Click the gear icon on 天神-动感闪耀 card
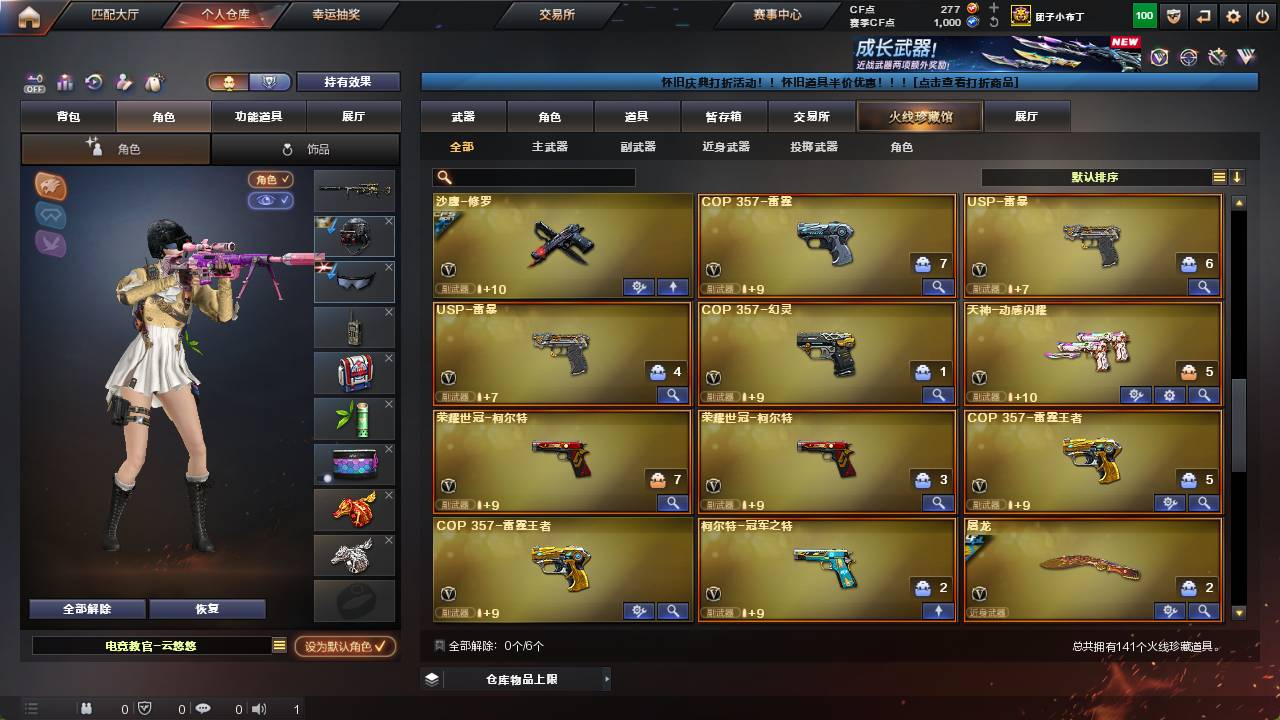 [1169, 394]
